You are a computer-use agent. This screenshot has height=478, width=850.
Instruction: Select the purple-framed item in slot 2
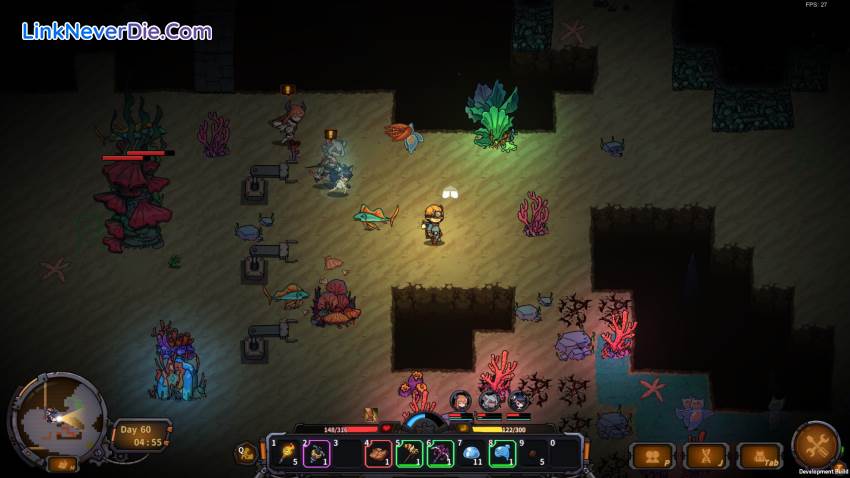tap(317, 454)
